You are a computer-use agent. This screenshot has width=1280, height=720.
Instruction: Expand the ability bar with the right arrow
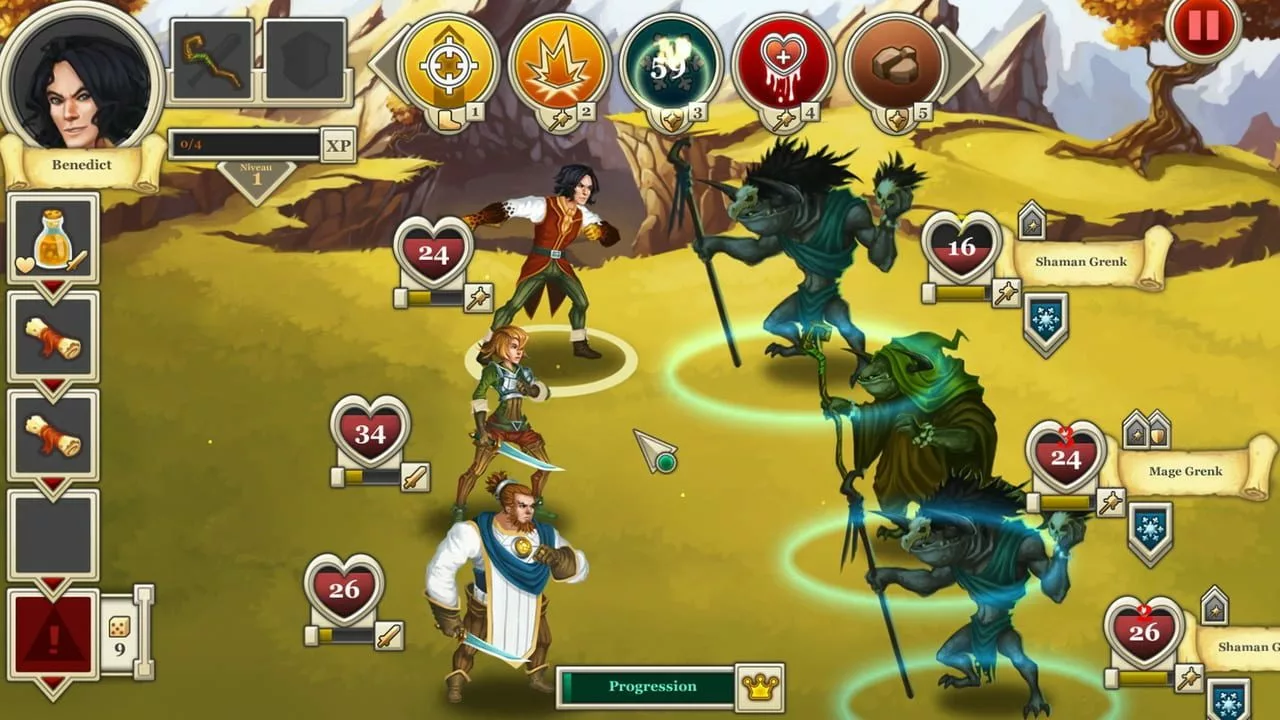point(958,67)
